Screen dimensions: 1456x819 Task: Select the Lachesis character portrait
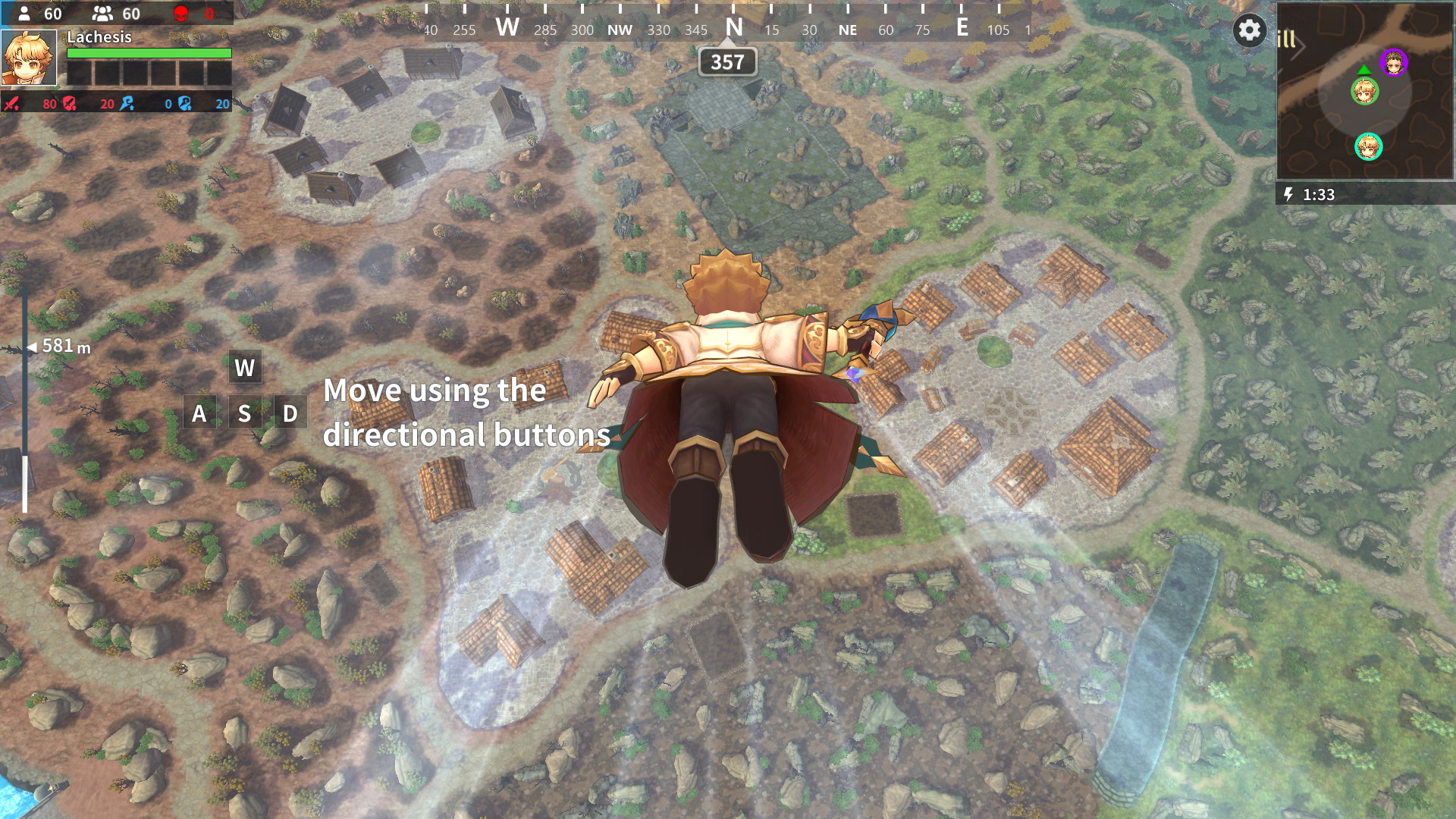(x=29, y=58)
